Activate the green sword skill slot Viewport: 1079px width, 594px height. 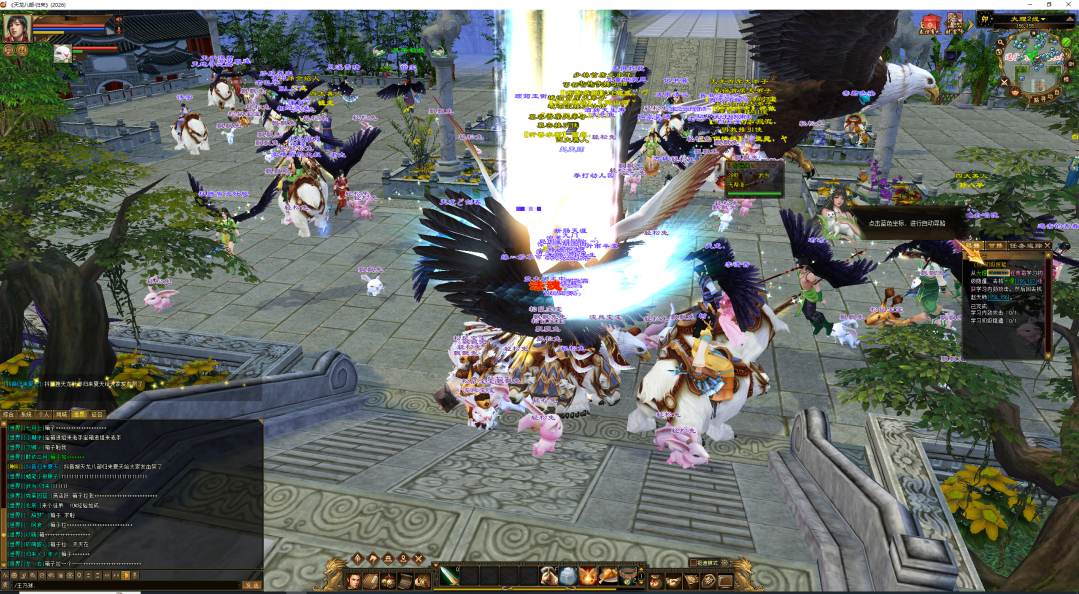[449, 576]
